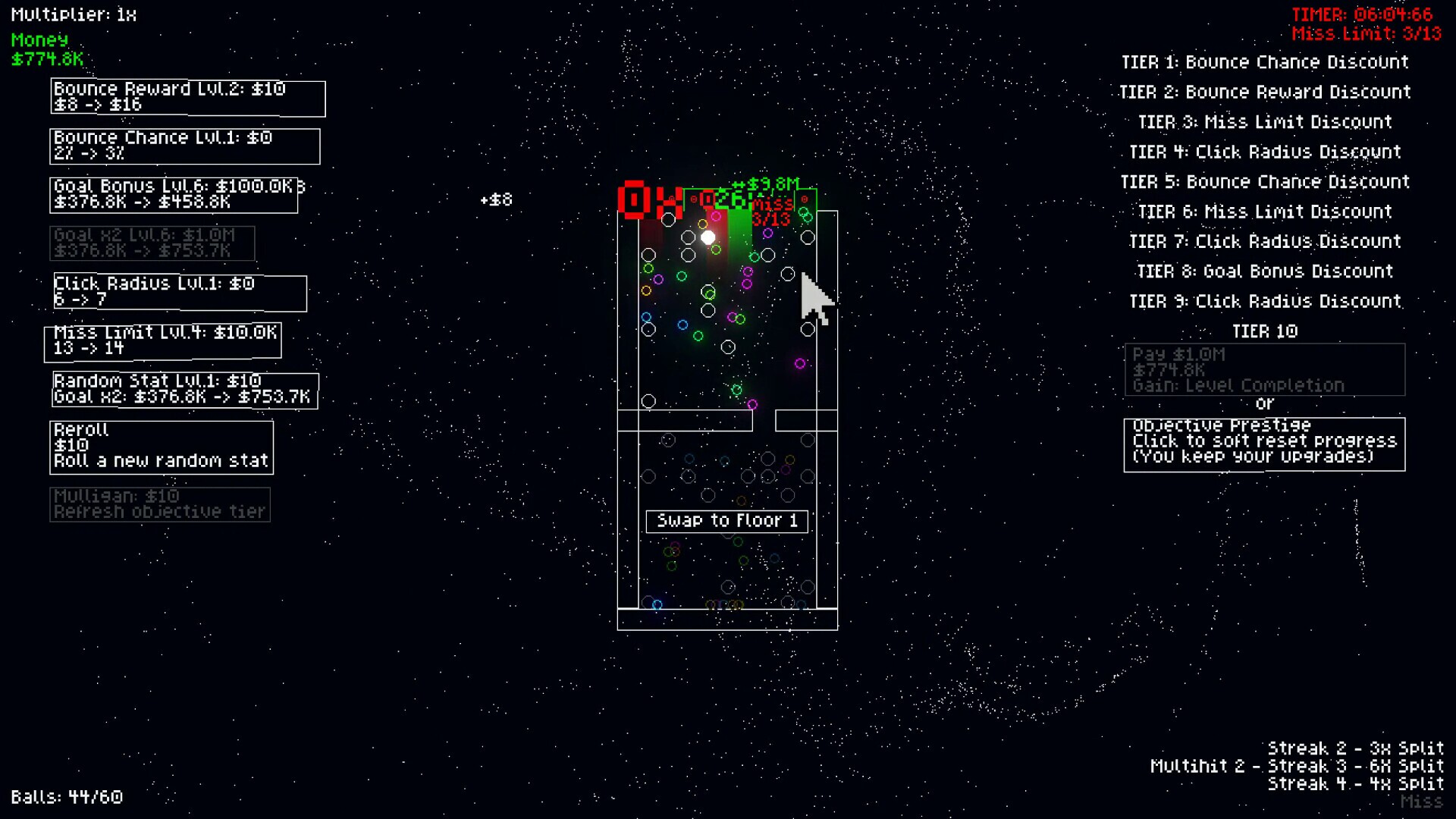
Task: Click the glowing white ball in play
Action: point(708,237)
